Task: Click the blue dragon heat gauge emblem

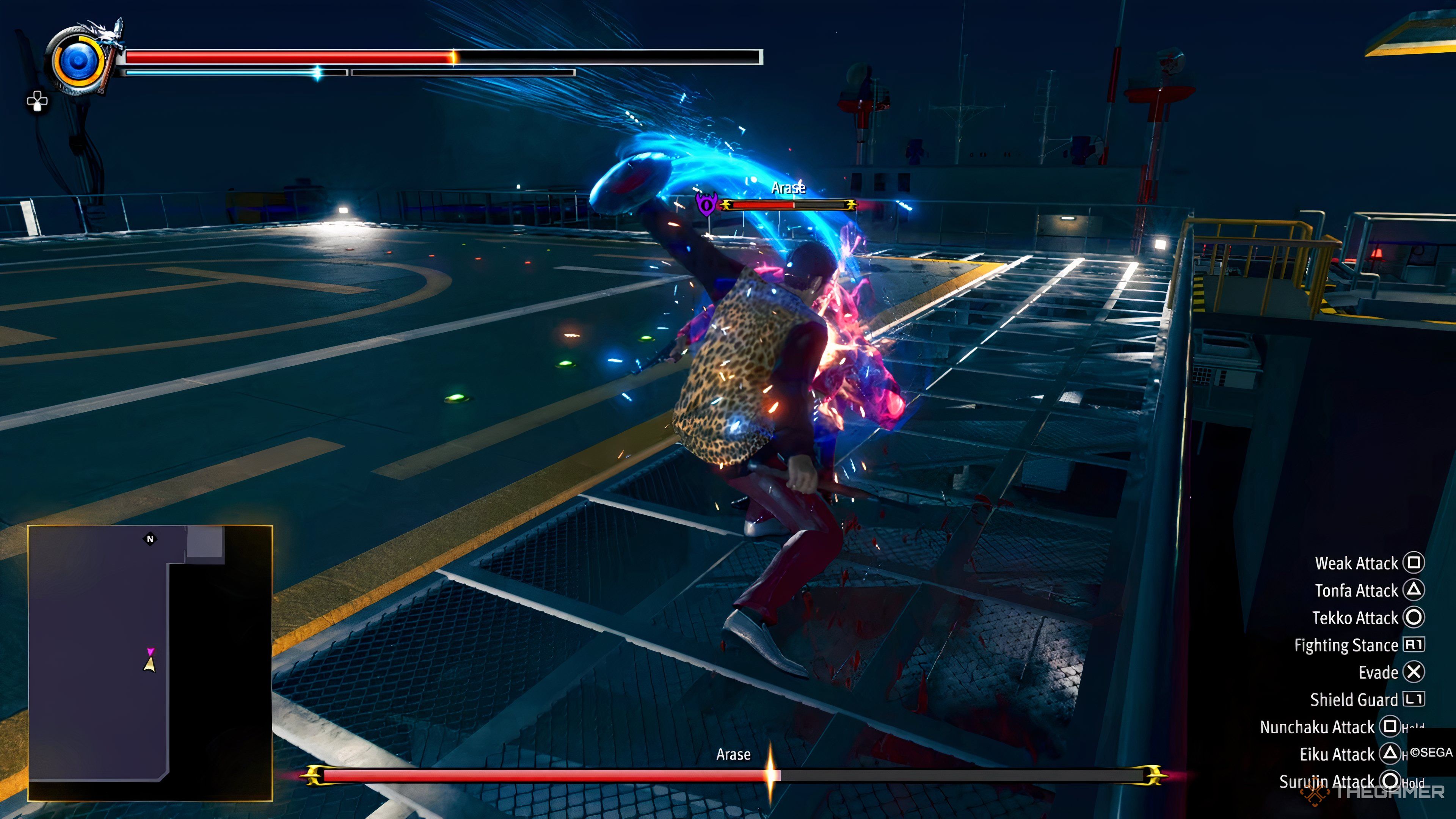Action: 79,61
